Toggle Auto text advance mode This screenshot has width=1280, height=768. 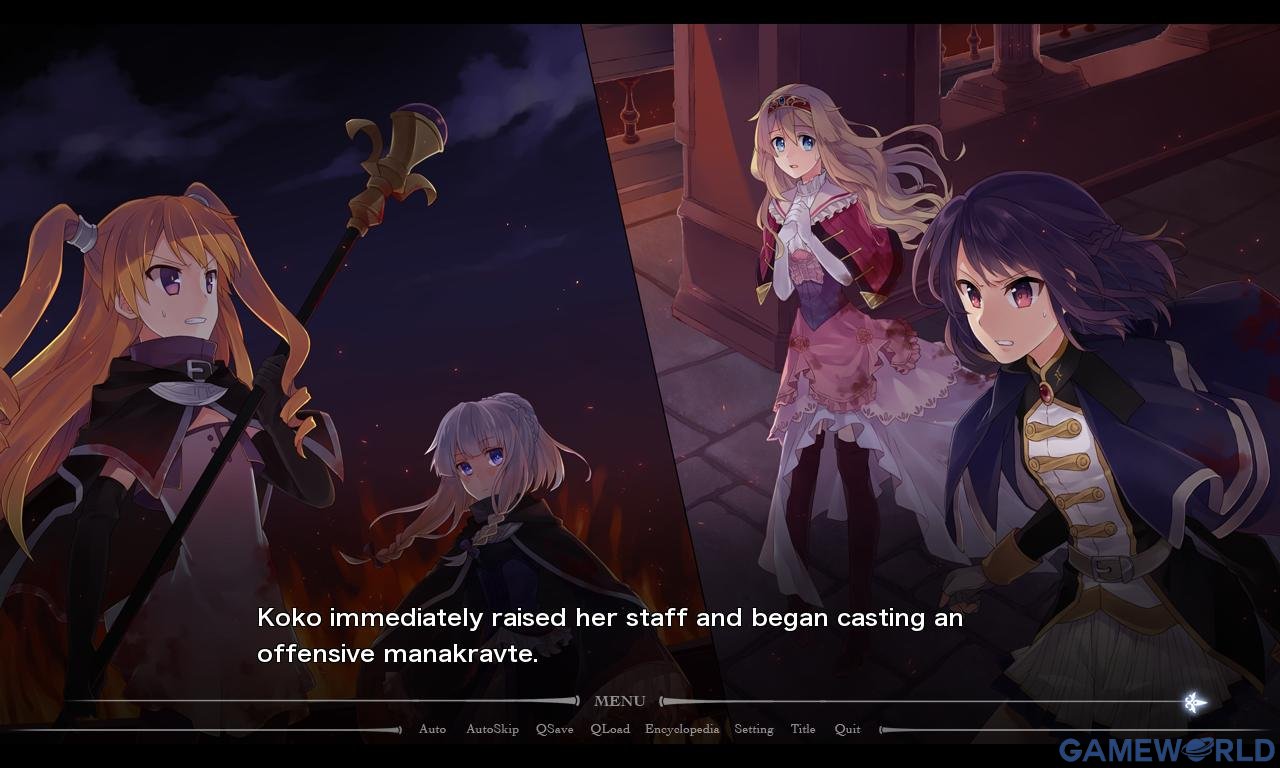[x=432, y=729]
